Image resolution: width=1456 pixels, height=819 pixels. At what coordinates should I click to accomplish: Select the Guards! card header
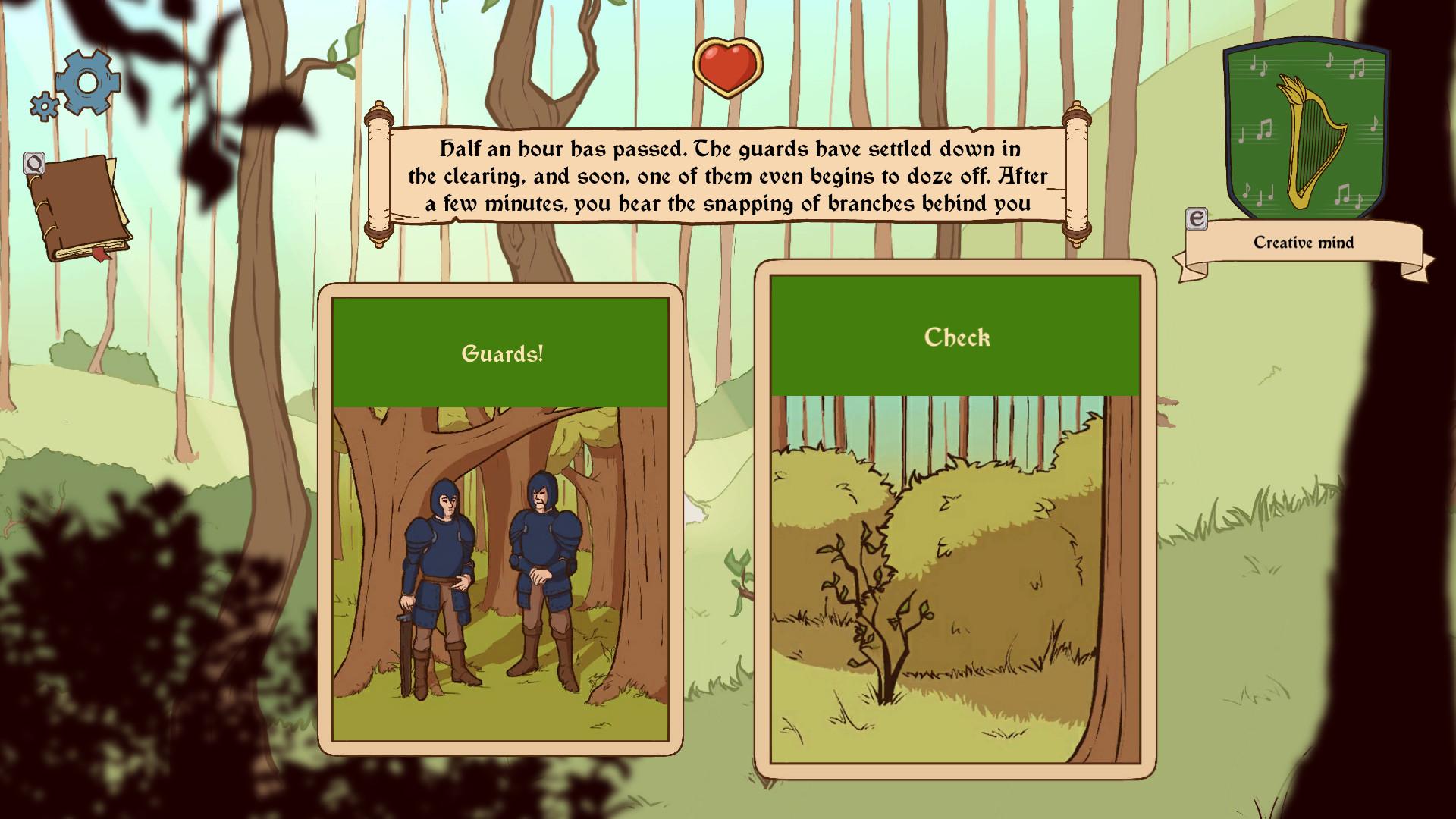coord(502,351)
